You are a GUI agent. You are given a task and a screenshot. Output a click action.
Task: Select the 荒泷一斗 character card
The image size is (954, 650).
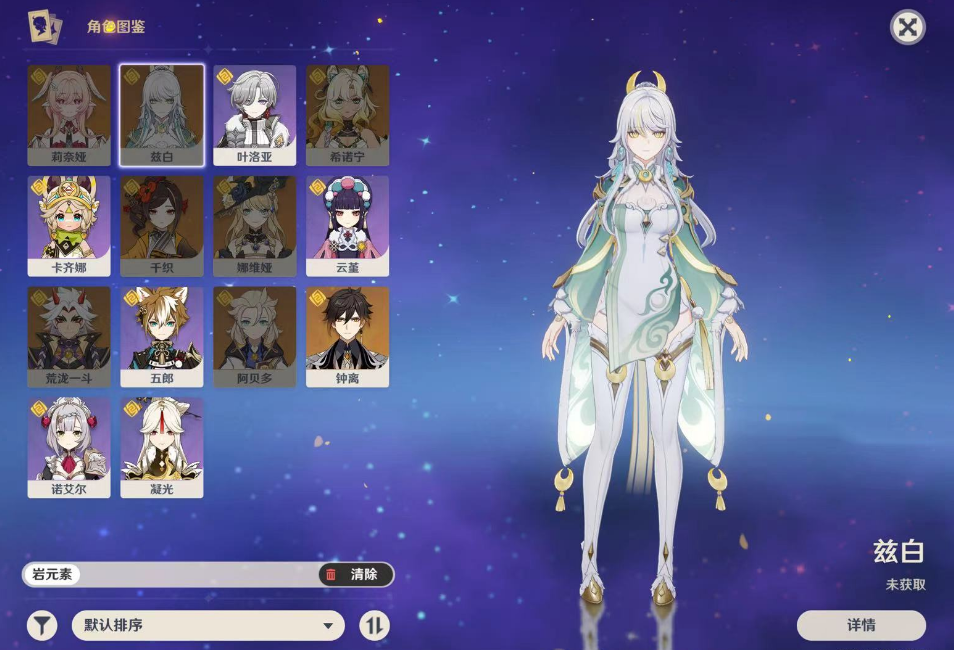coord(69,337)
